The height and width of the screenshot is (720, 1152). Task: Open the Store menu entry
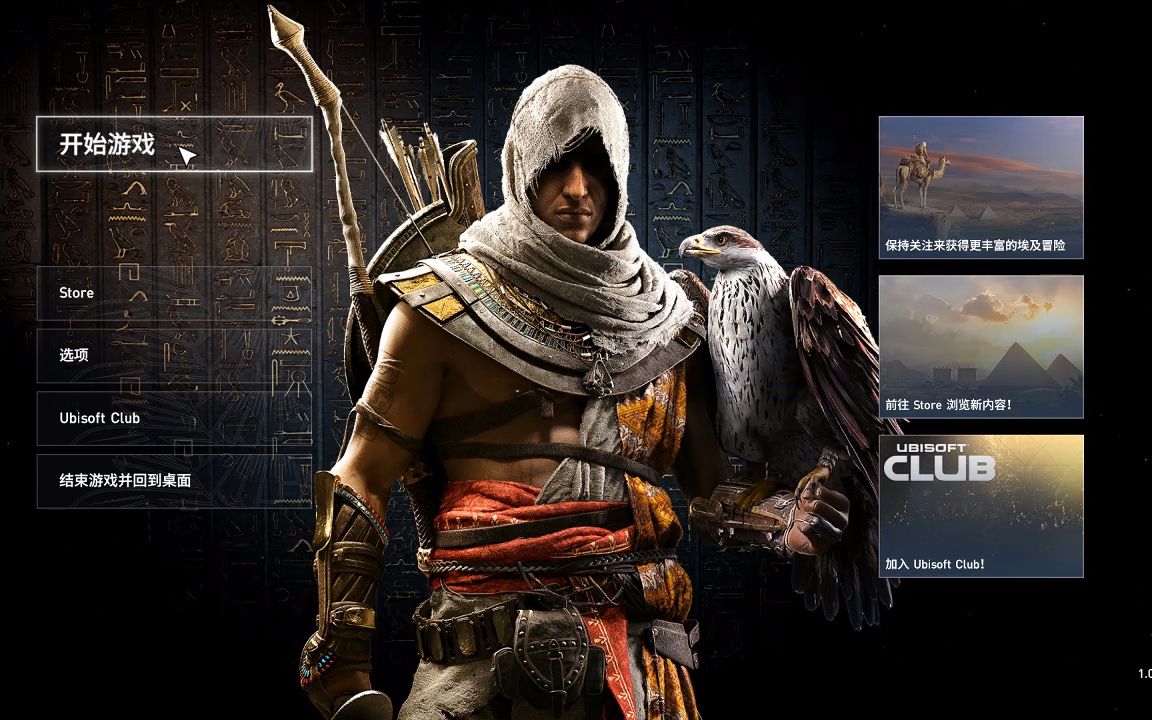pos(173,293)
